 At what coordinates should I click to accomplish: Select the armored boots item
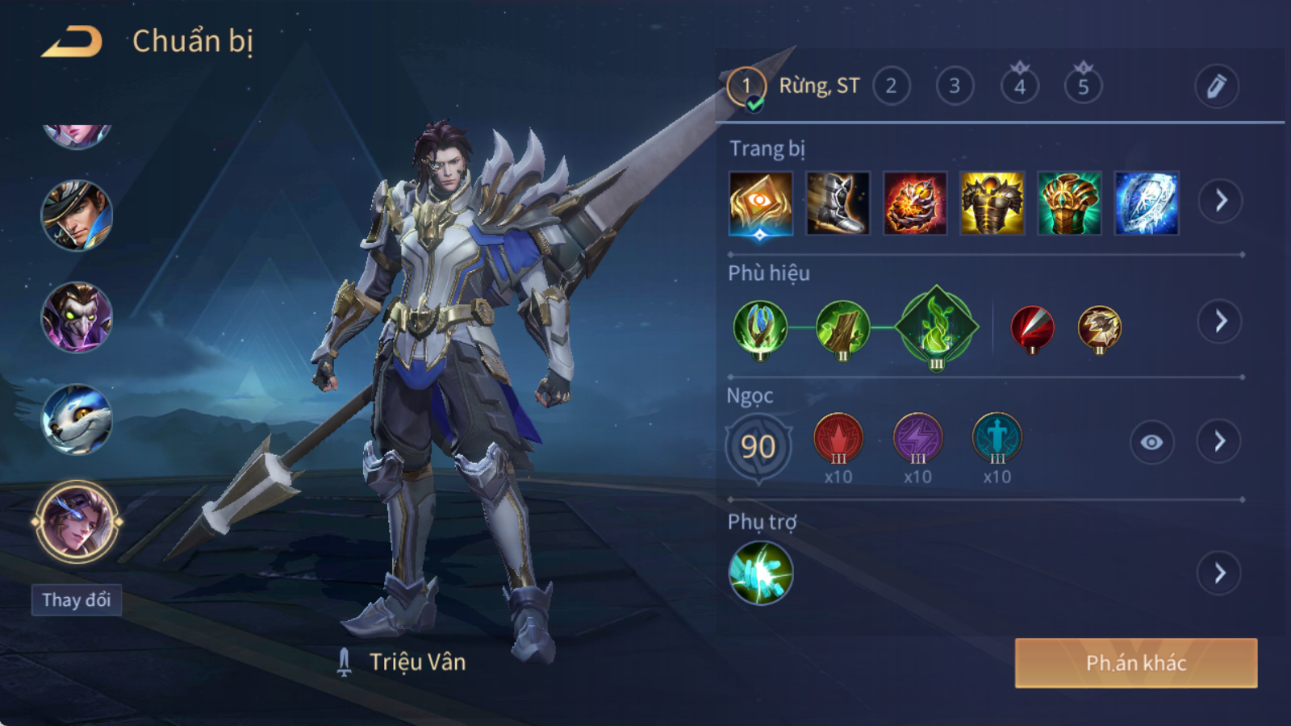(x=838, y=203)
